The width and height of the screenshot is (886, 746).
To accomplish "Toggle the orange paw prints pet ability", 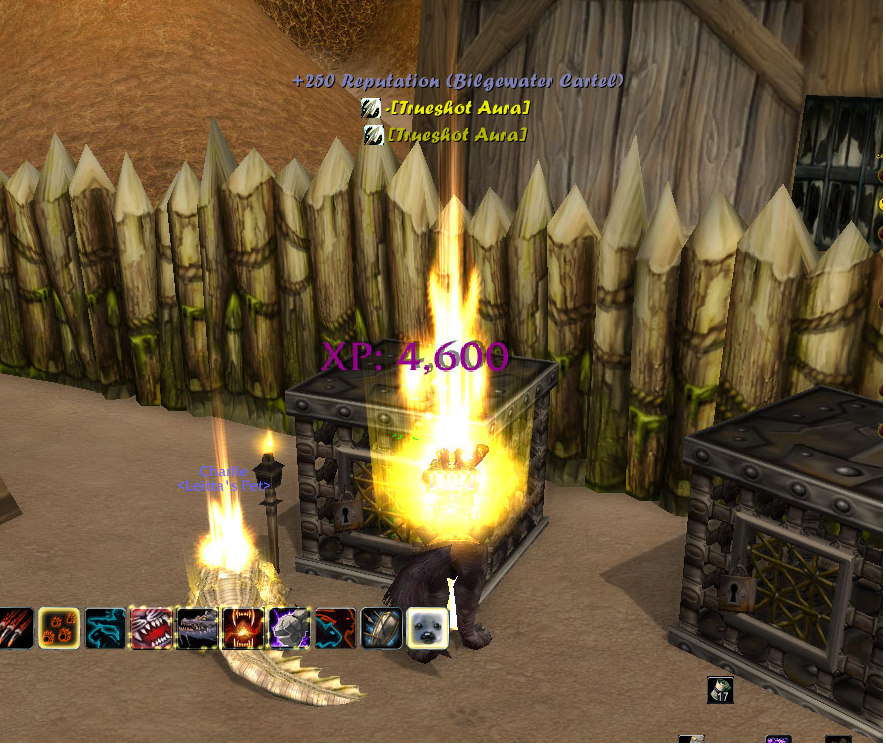I will coord(58,628).
